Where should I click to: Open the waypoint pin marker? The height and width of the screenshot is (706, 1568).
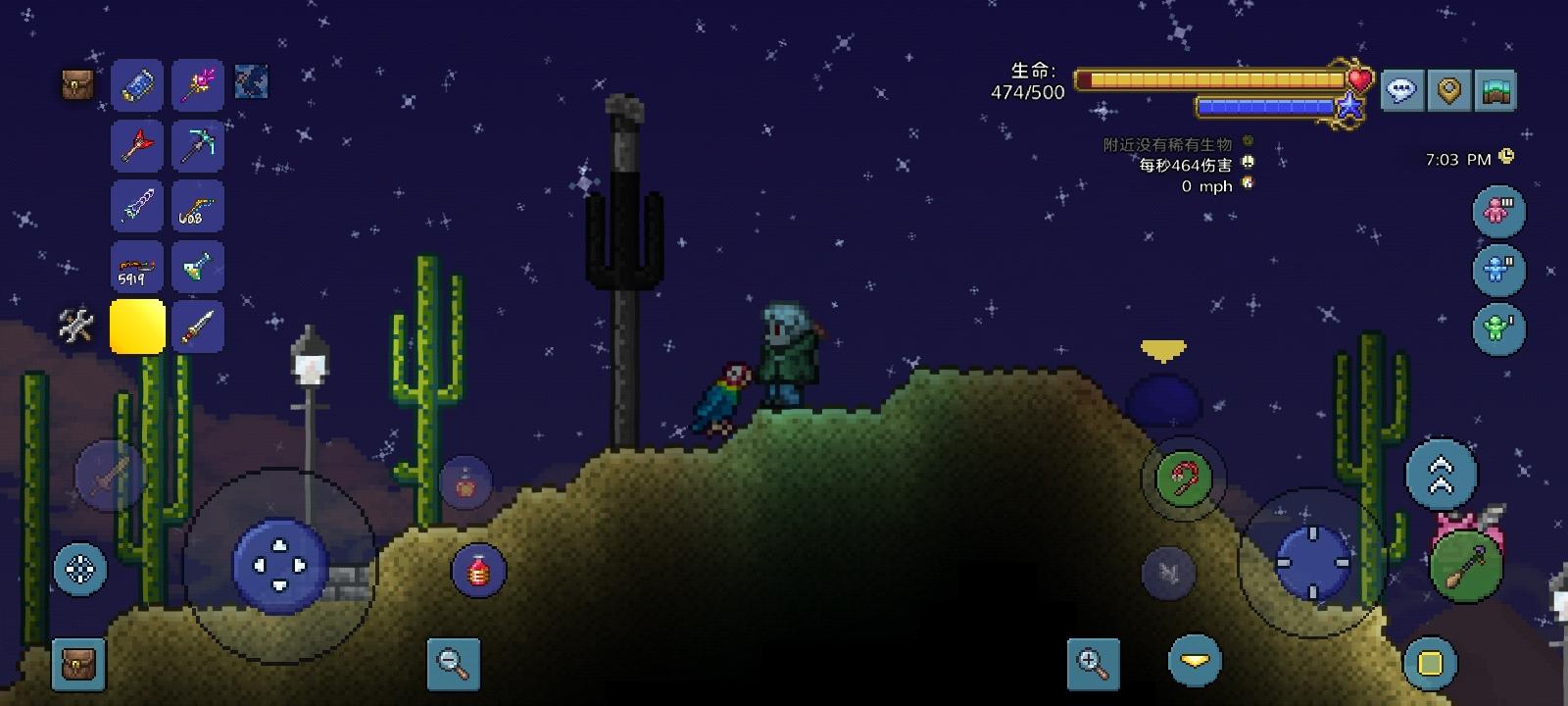tap(1448, 91)
